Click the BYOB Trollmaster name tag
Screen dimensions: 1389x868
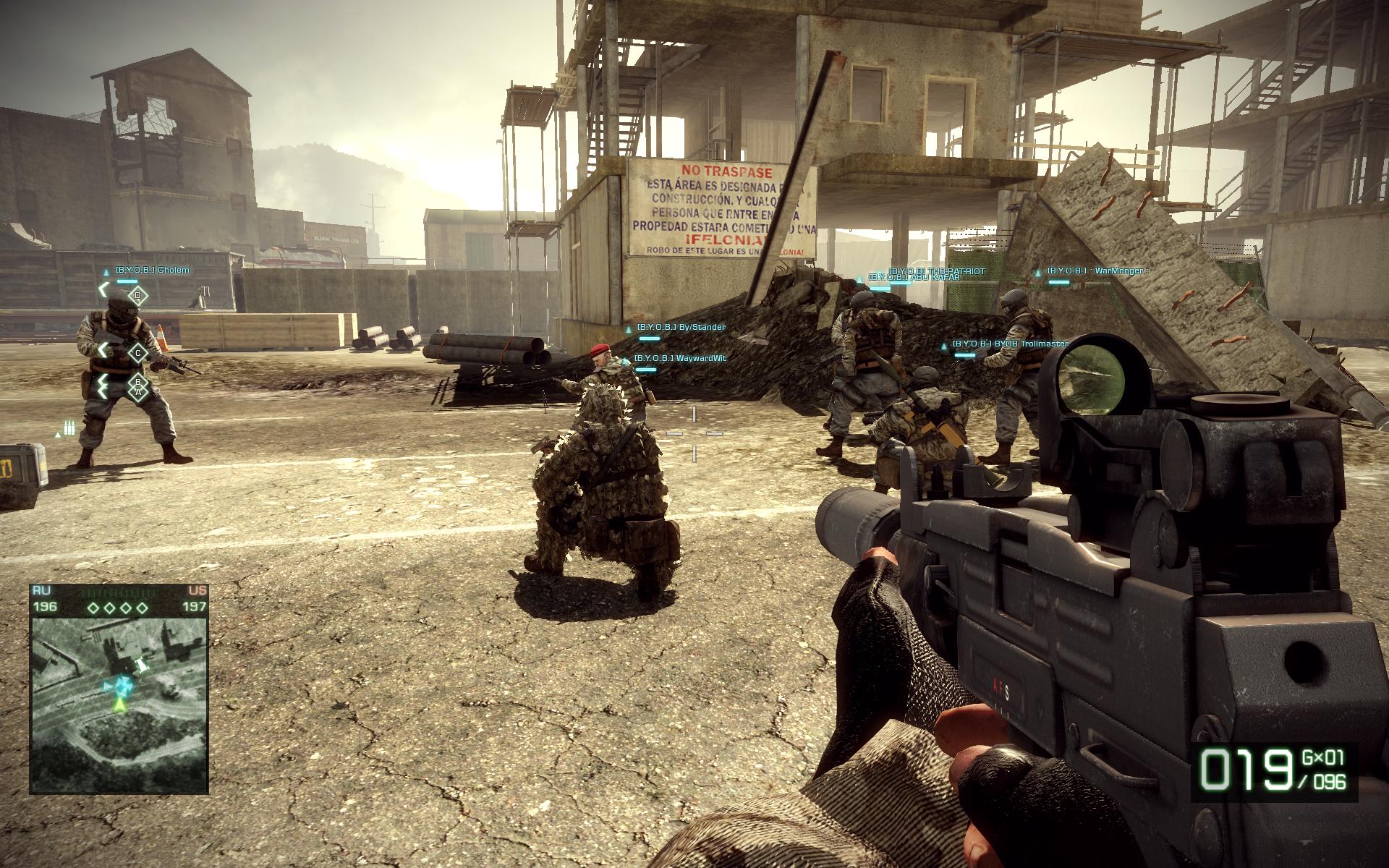(1010, 344)
